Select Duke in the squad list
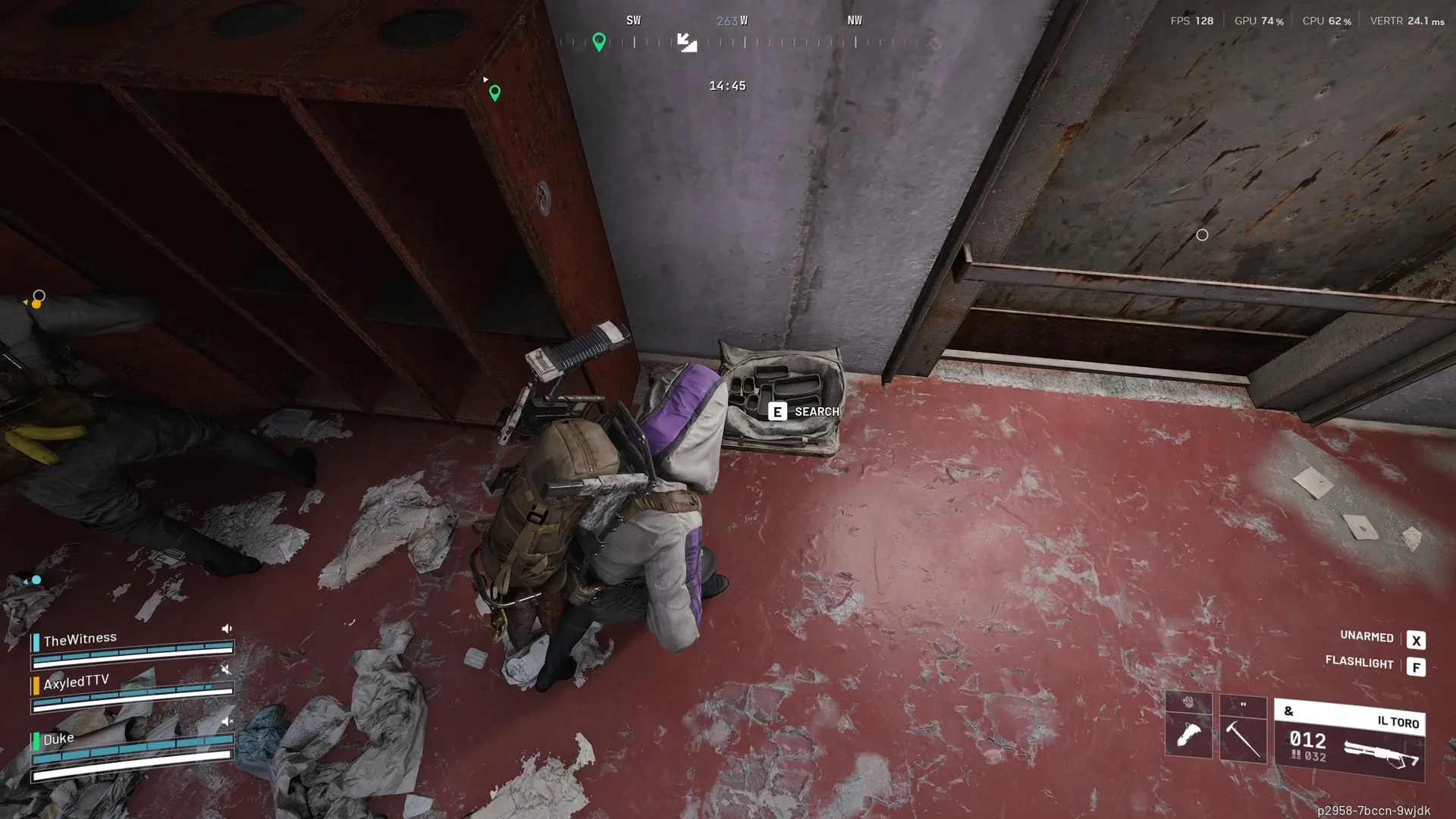Viewport: 1456px width, 819px height. coord(58,739)
